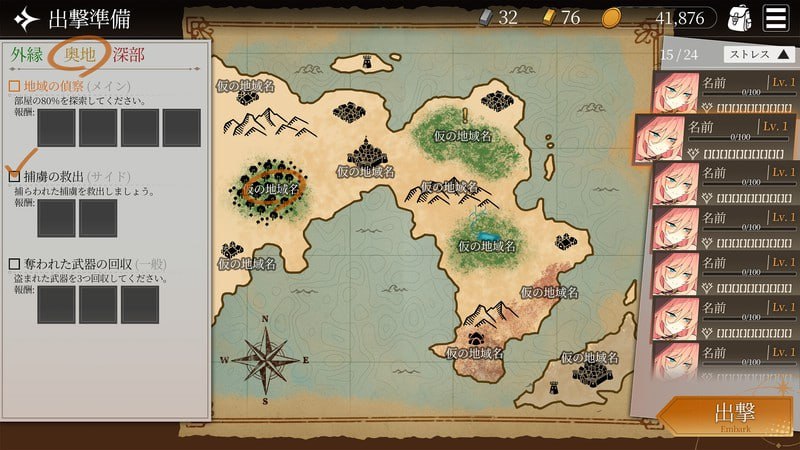The width and height of the screenshot is (800, 450).
Task: Toggle the 捕虜の救出 side mission checkbox
Action: (14, 176)
